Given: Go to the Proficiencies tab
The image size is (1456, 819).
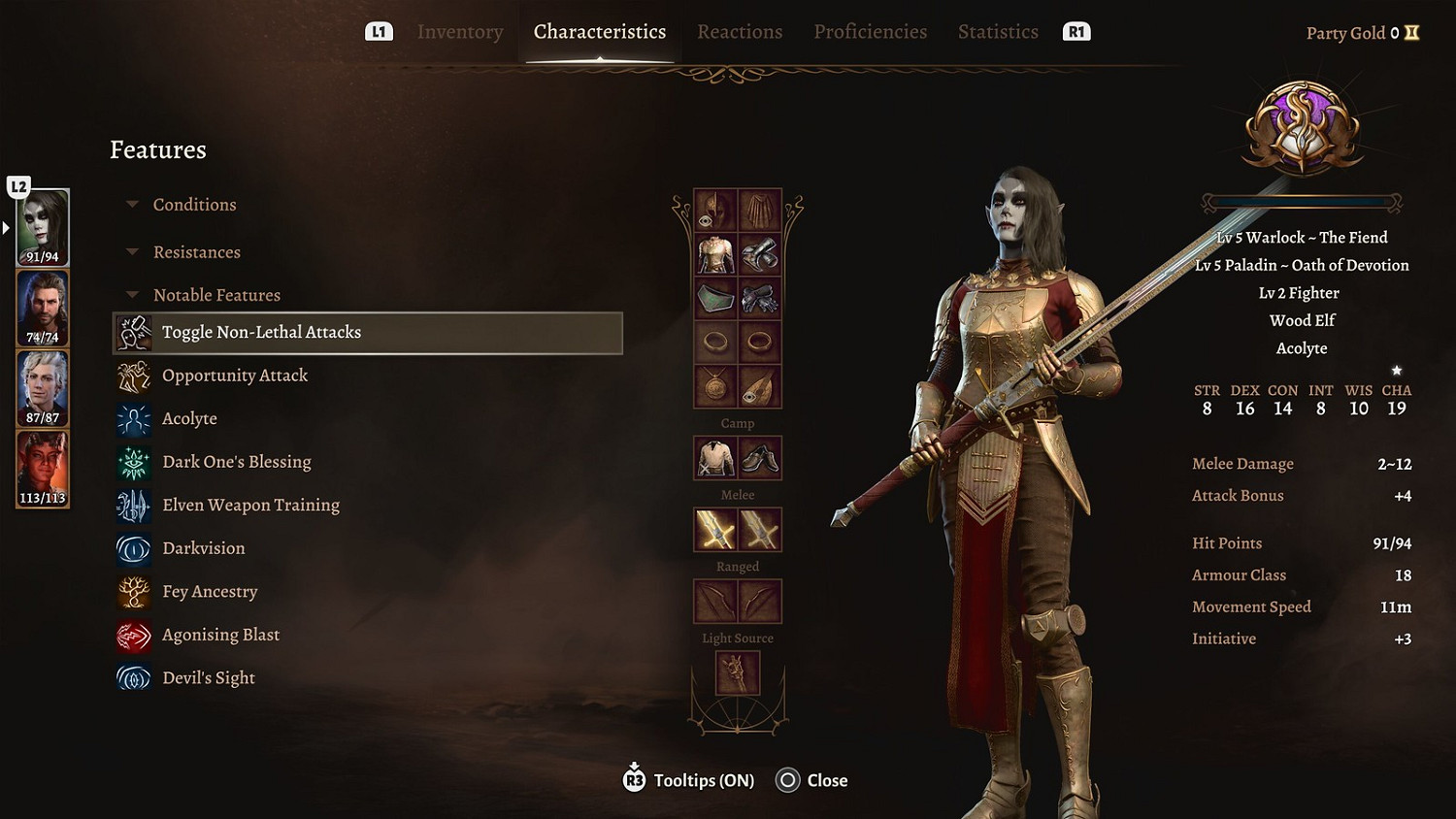Looking at the screenshot, I should click(x=870, y=32).
